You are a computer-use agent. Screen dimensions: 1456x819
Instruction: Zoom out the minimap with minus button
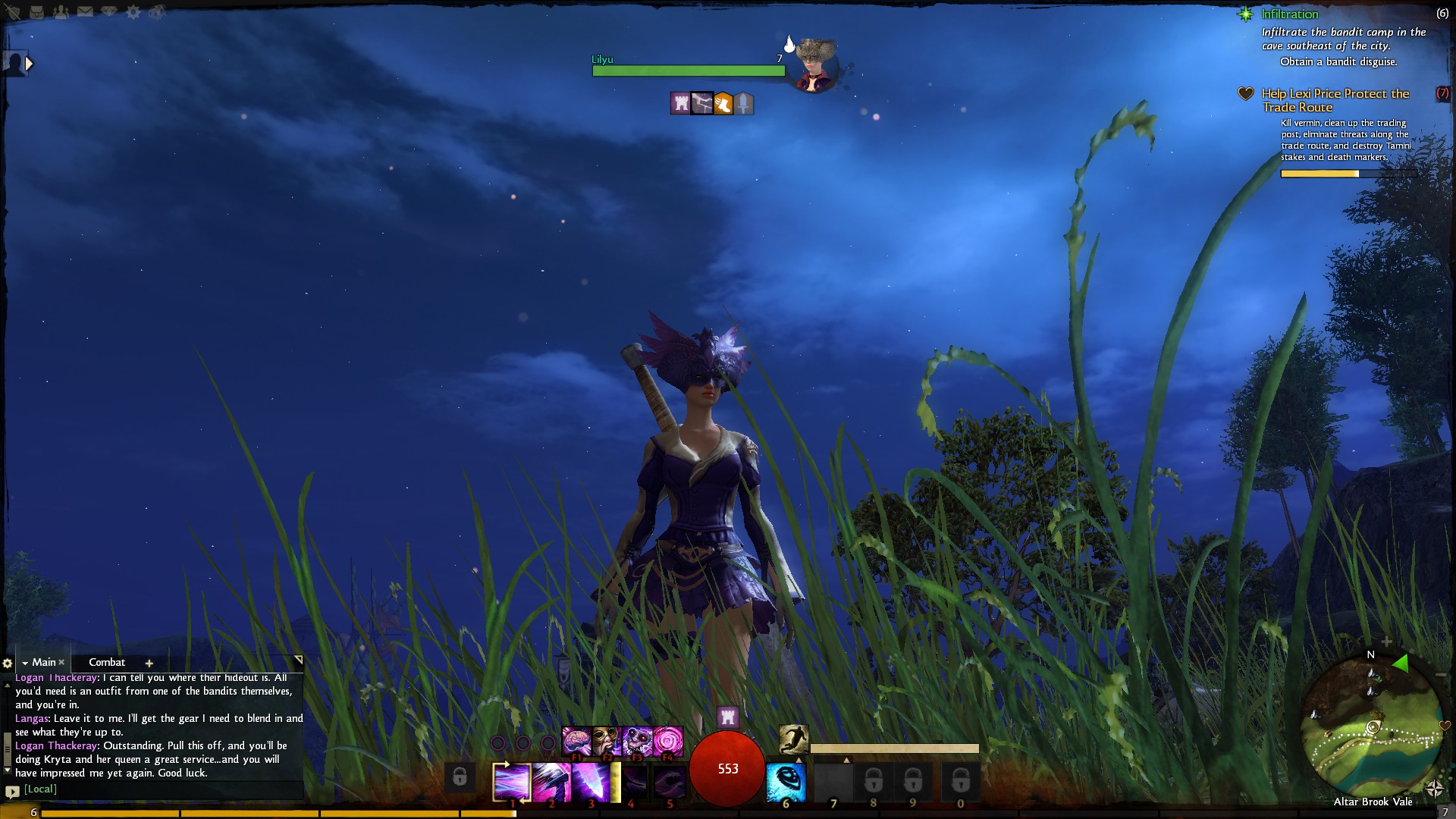coord(1441,674)
